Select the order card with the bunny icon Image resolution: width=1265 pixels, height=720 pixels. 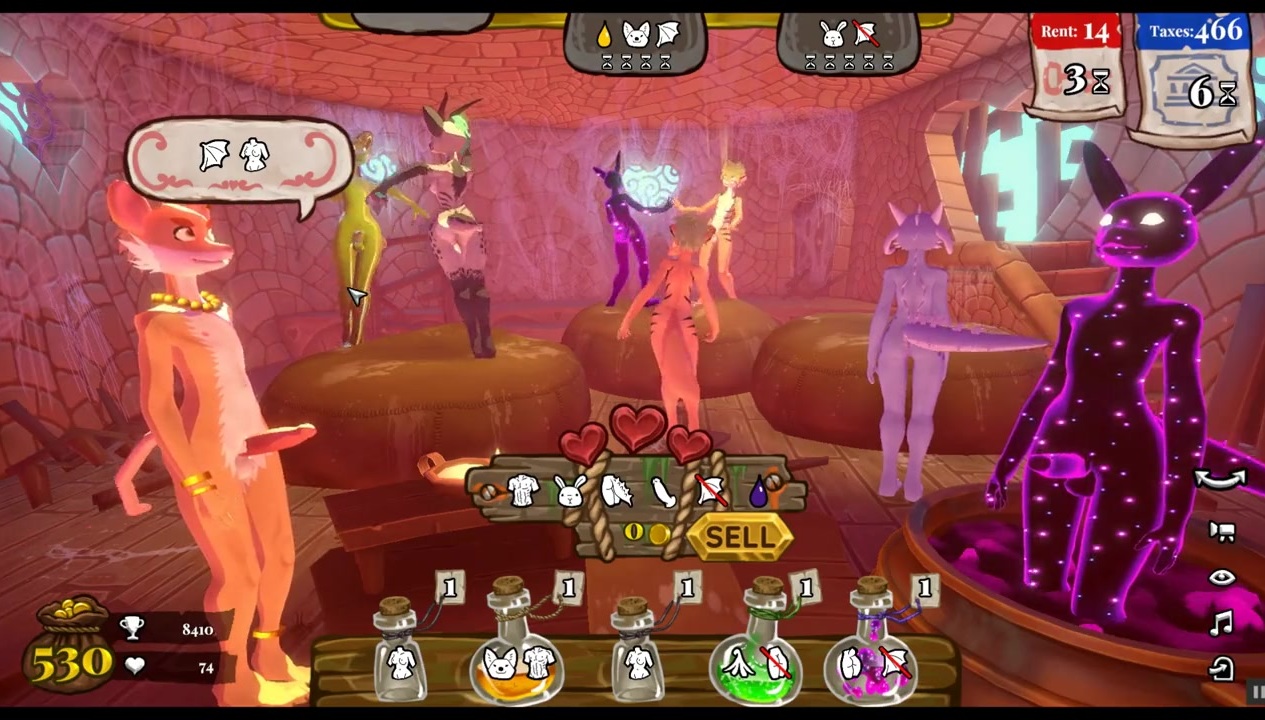click(848, 43)
